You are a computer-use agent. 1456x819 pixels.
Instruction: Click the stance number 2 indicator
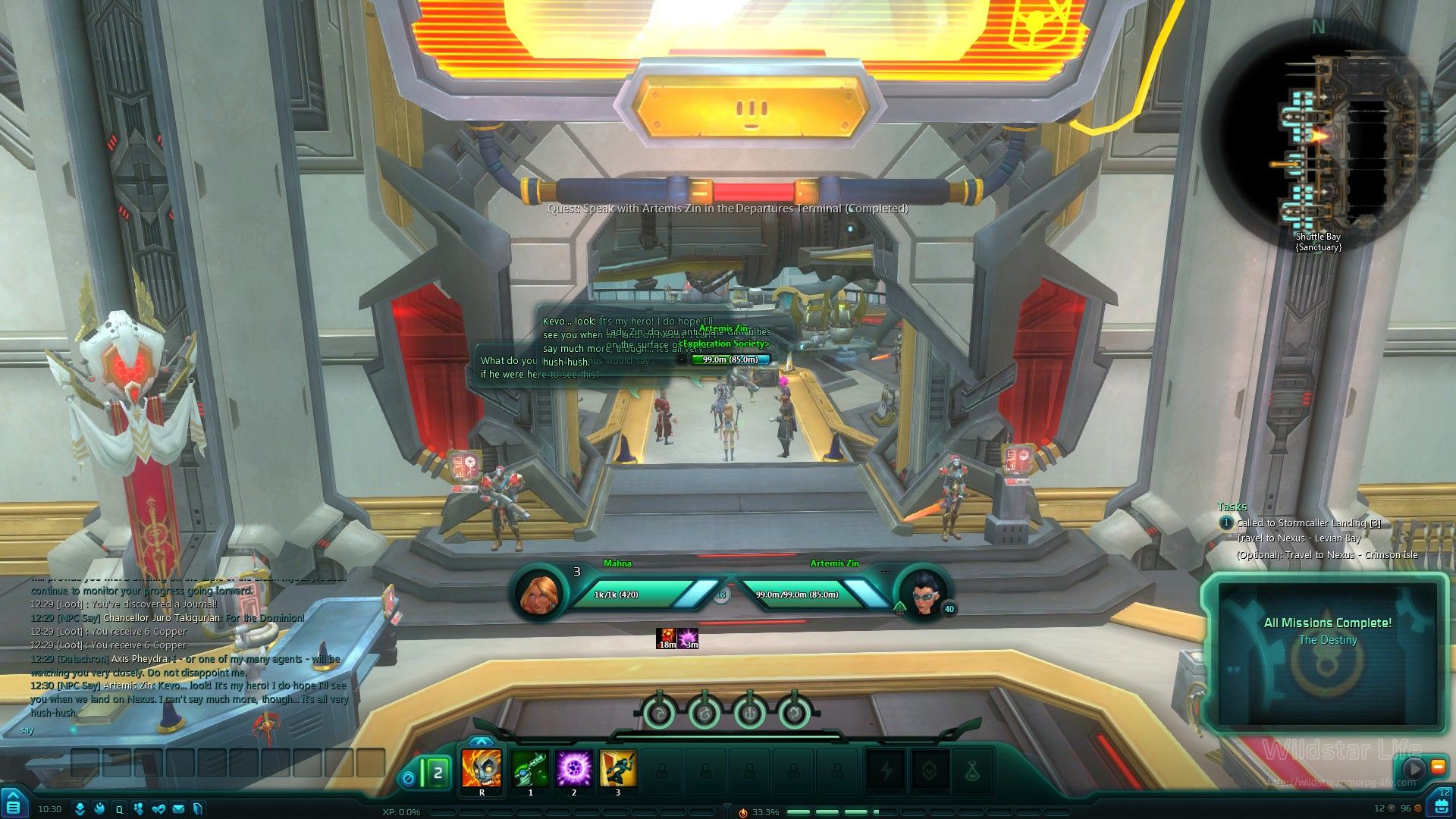coord(437,773)
